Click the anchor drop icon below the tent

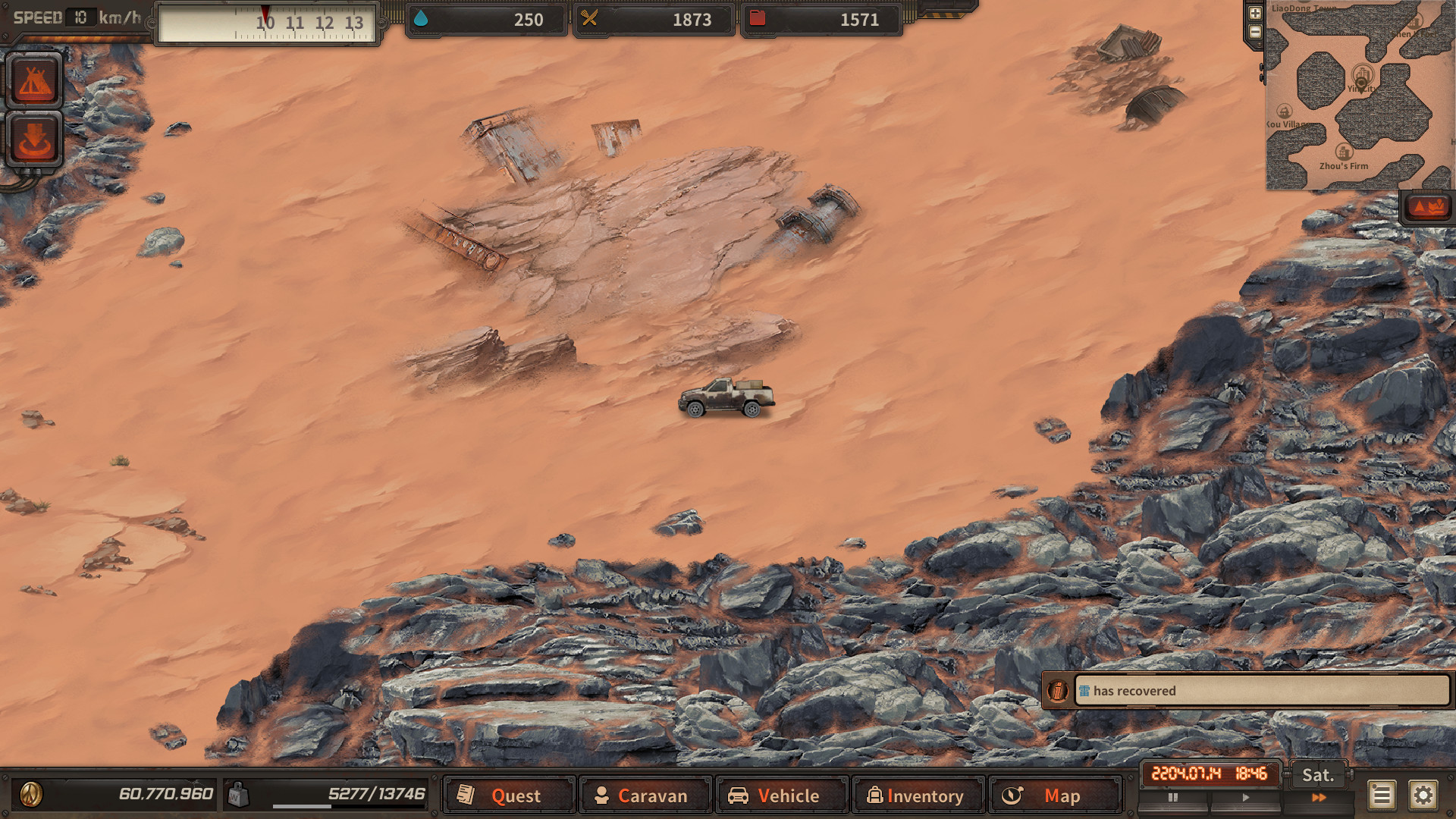[34, 139]
